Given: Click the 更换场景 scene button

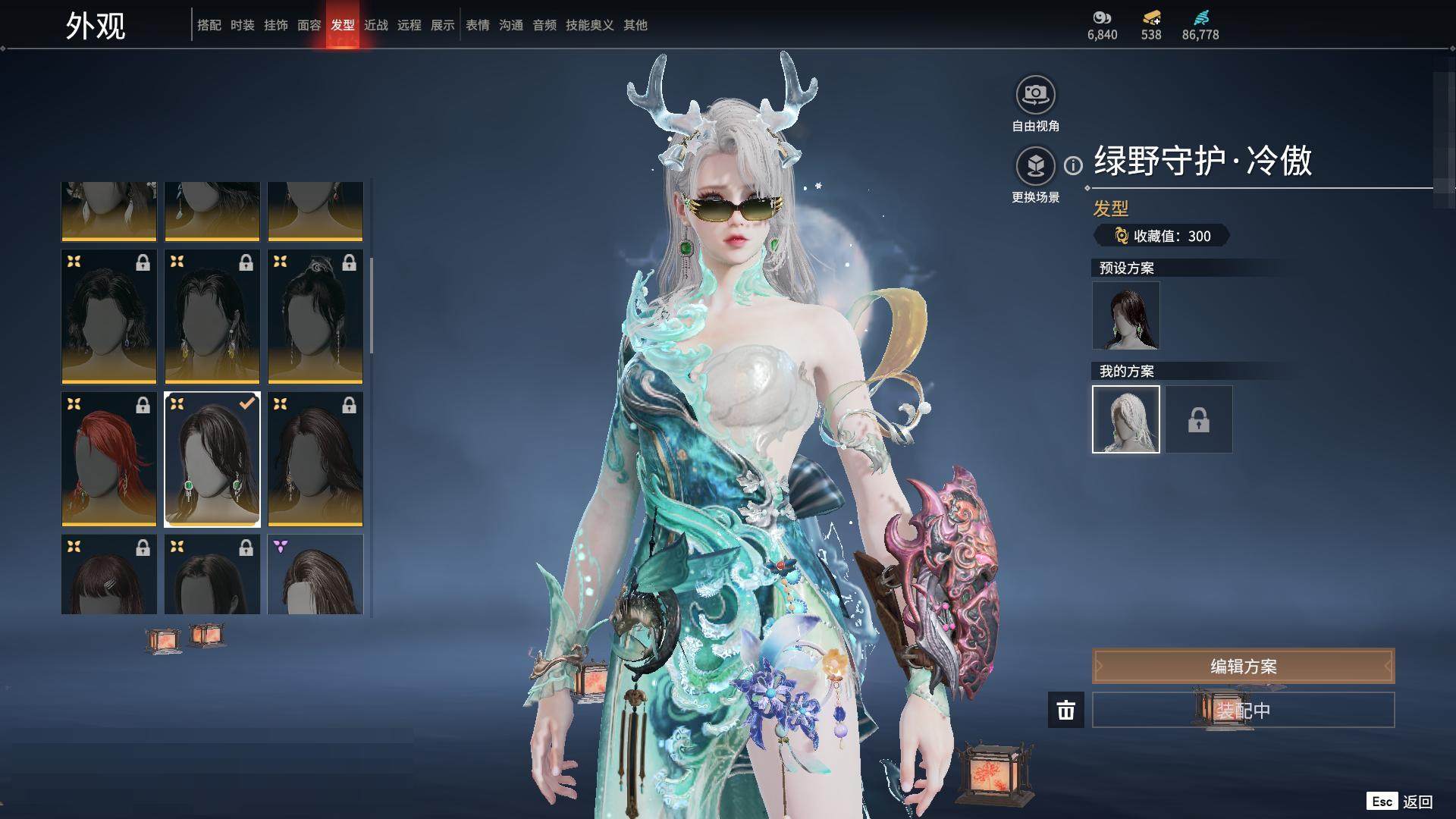Looking at the screenshot, I should (1035, 166).
